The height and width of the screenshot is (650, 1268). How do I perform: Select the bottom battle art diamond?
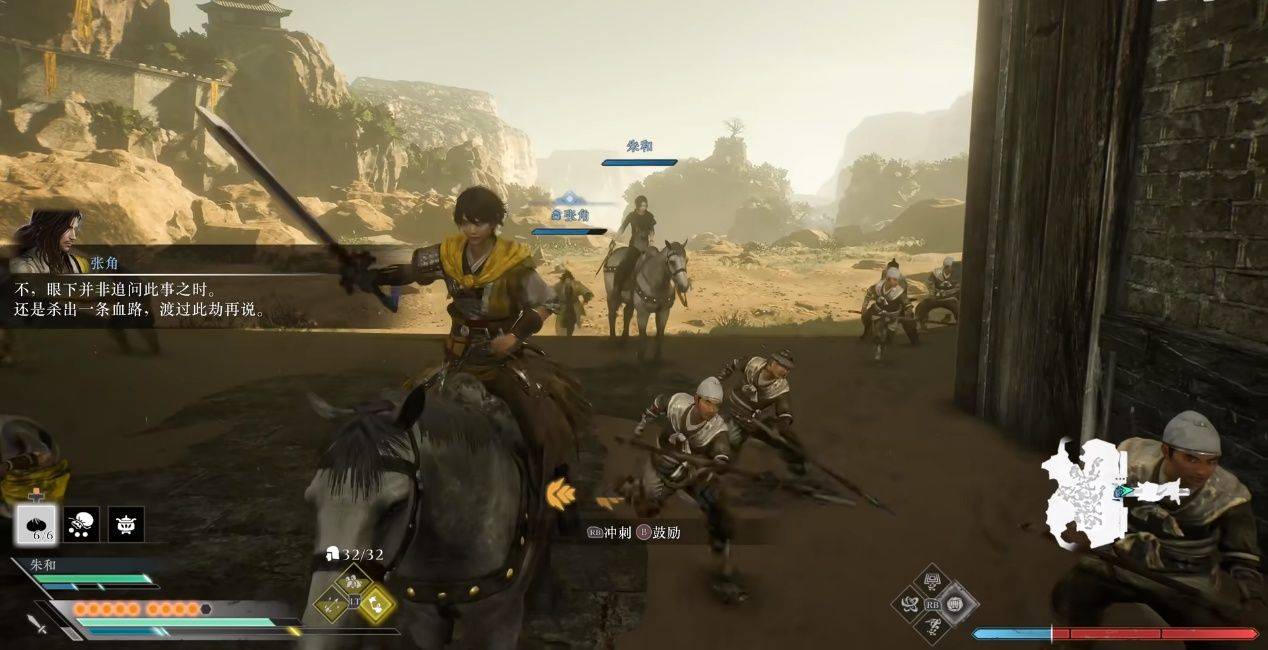tap(934, 626)
